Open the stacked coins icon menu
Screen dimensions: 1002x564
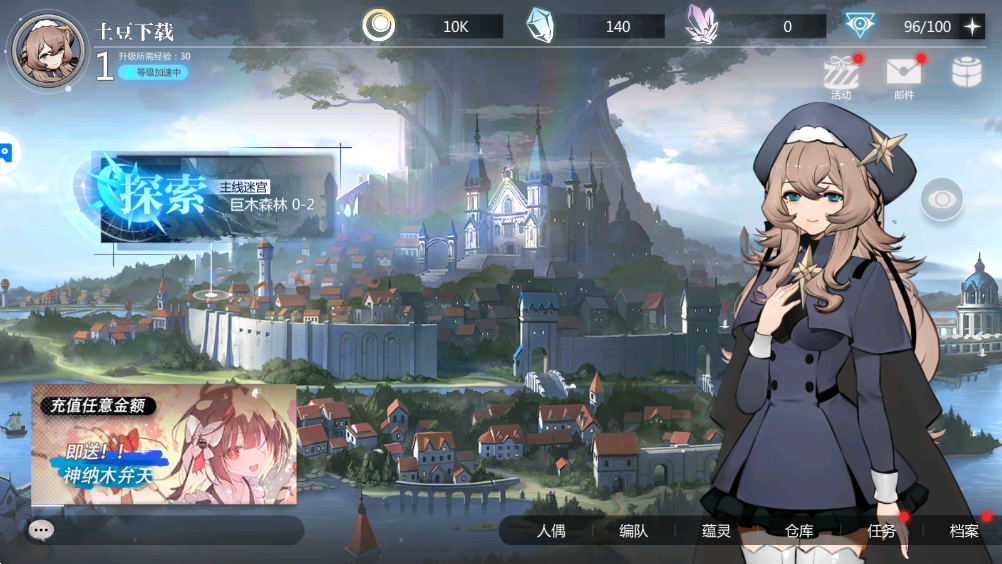(x=966, y=72)
